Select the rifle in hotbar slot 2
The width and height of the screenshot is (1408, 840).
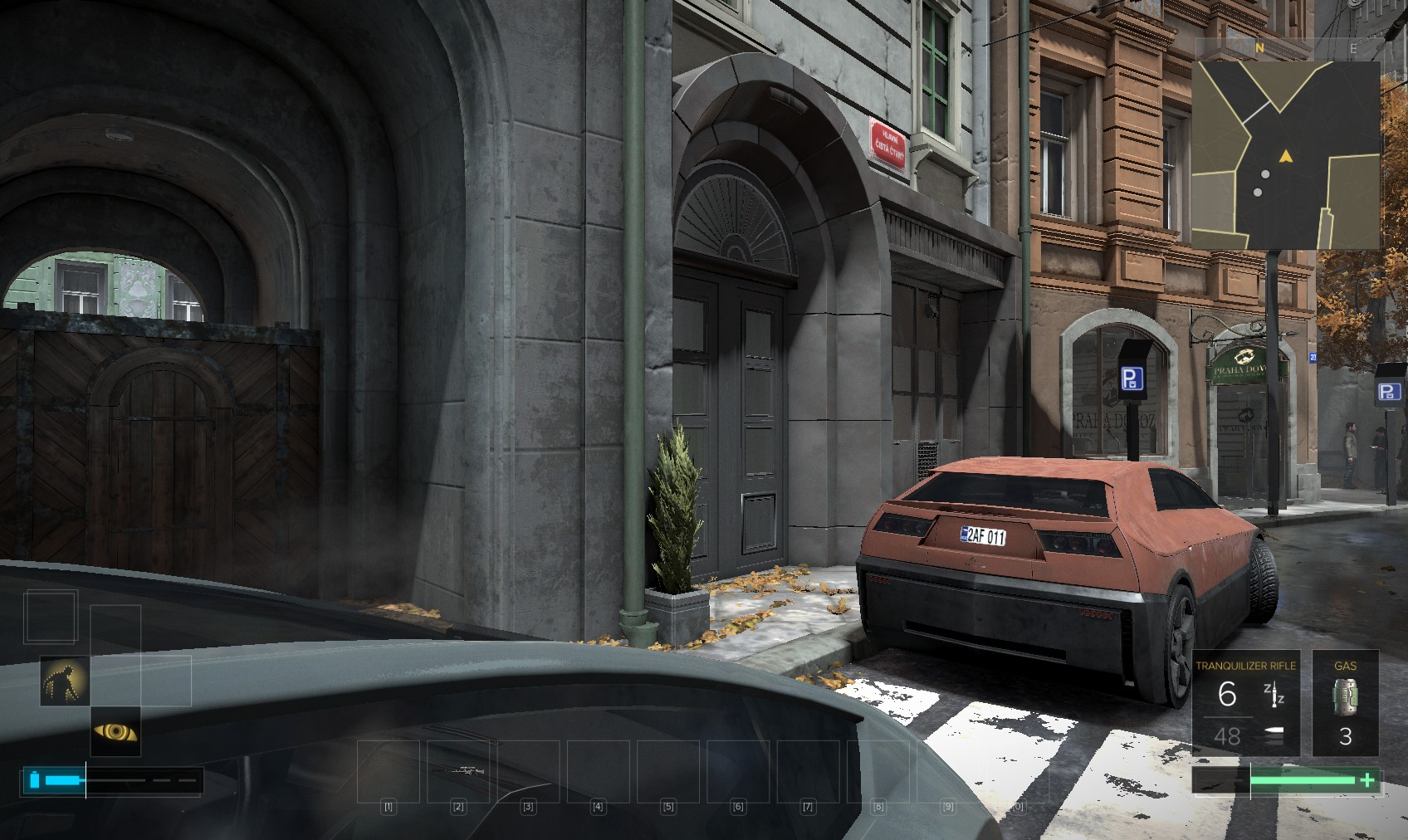[458, 772]
